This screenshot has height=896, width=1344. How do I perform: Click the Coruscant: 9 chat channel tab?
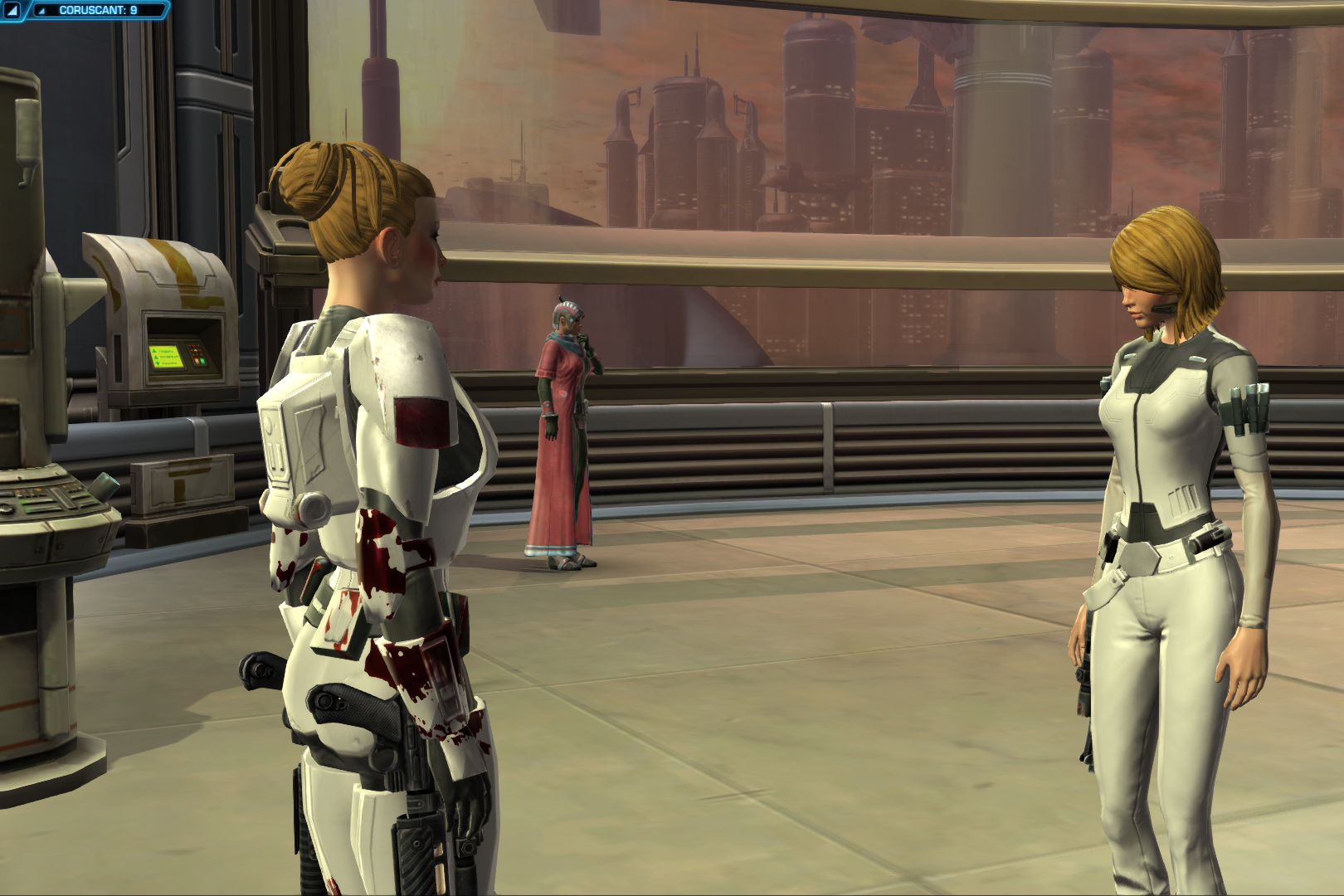[x=98, y=11]
